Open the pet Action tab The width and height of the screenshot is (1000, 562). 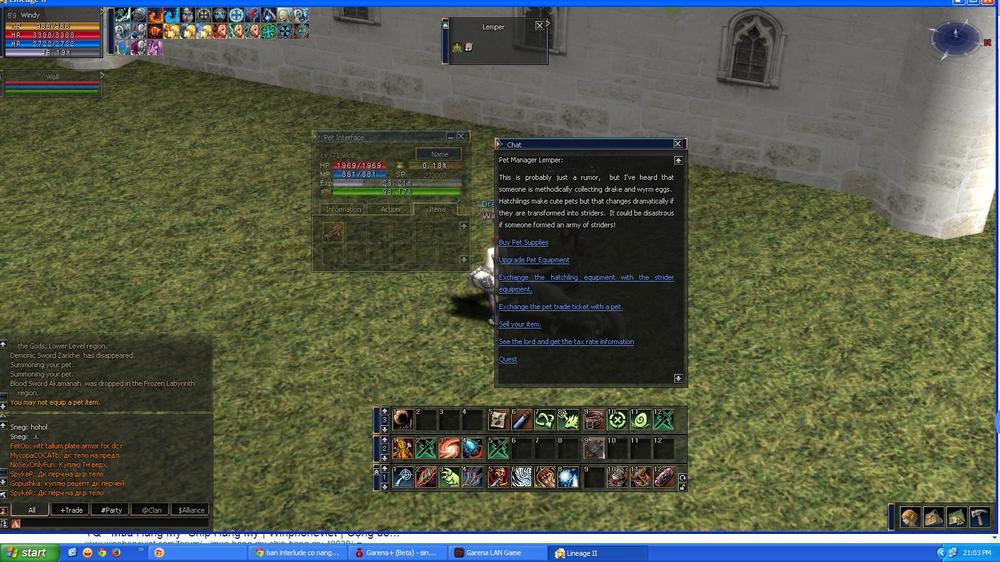tap(390, 210)
